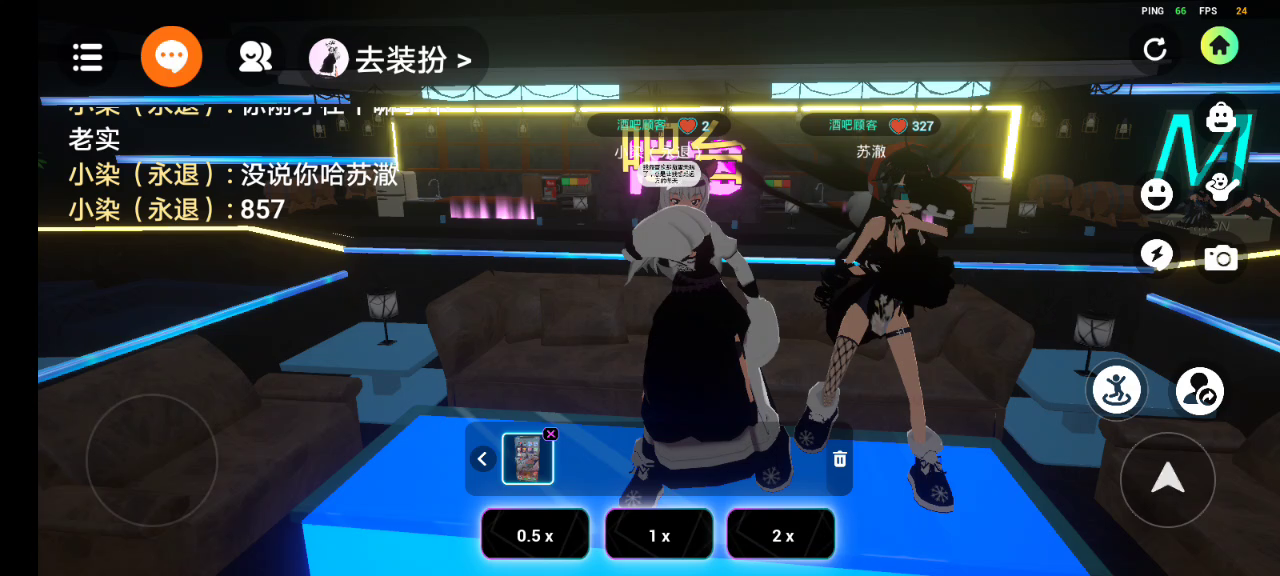This screenshot has height=576, width=1280.
Task: Tap the jump arrow button
Action: tap(1167, 481)
